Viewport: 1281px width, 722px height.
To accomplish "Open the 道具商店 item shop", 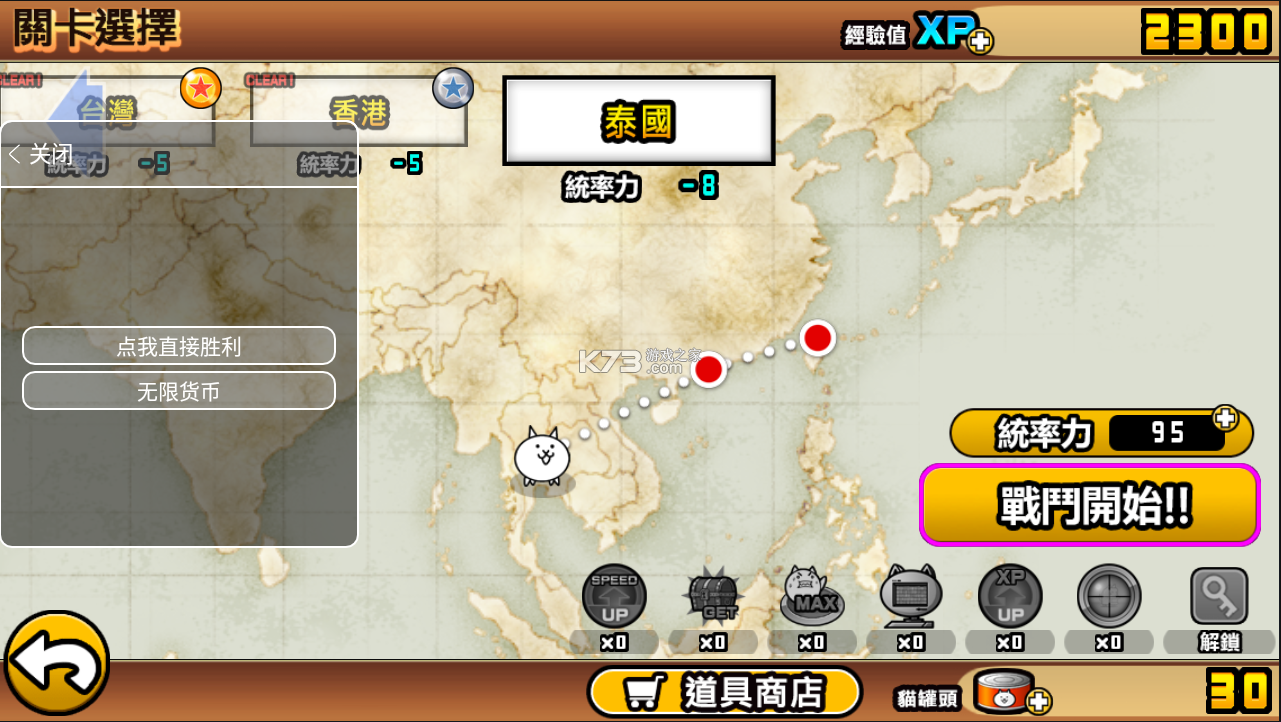I will tap(725, 690).
